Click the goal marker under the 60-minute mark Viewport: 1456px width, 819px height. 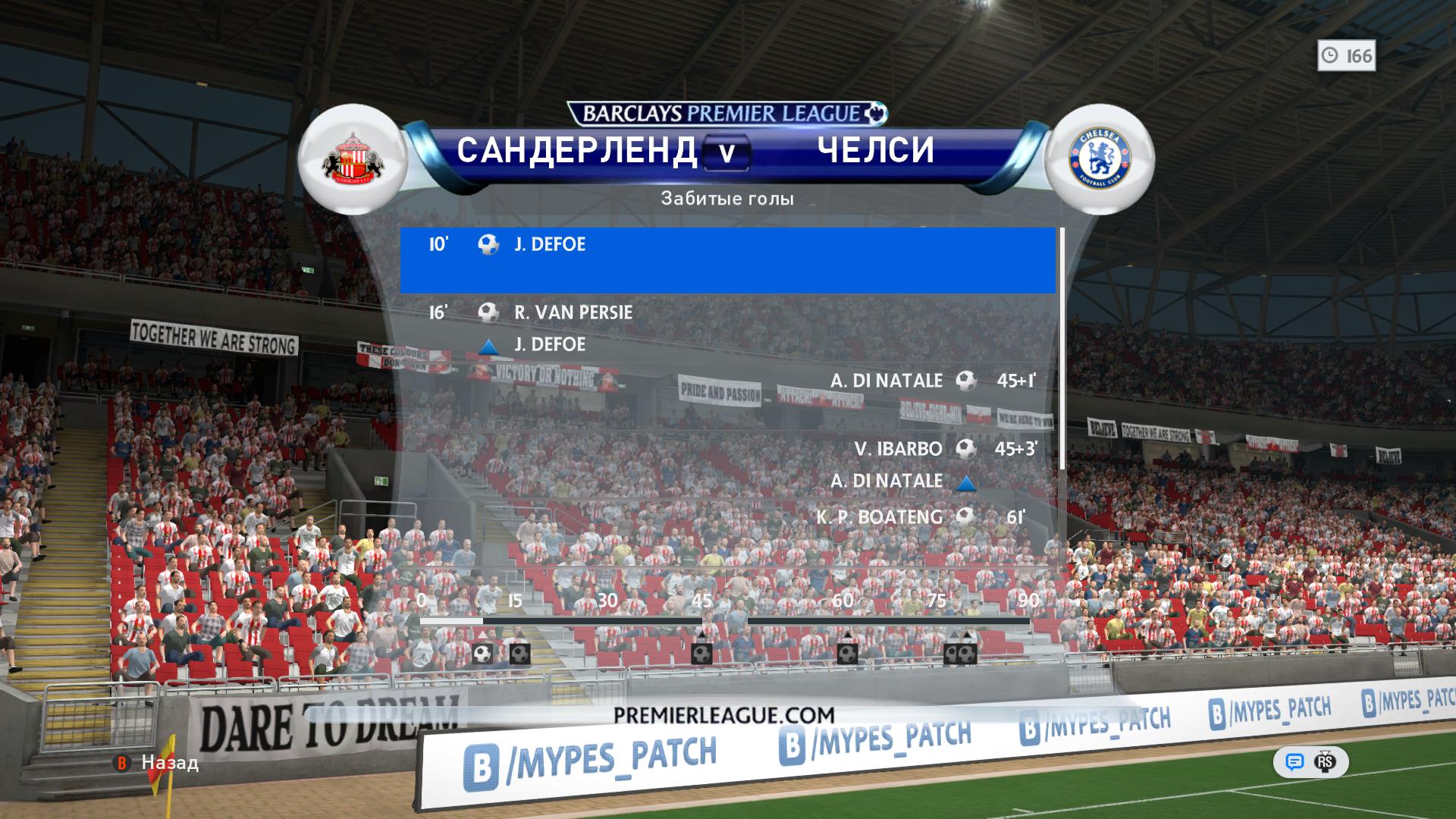point(847,653)
